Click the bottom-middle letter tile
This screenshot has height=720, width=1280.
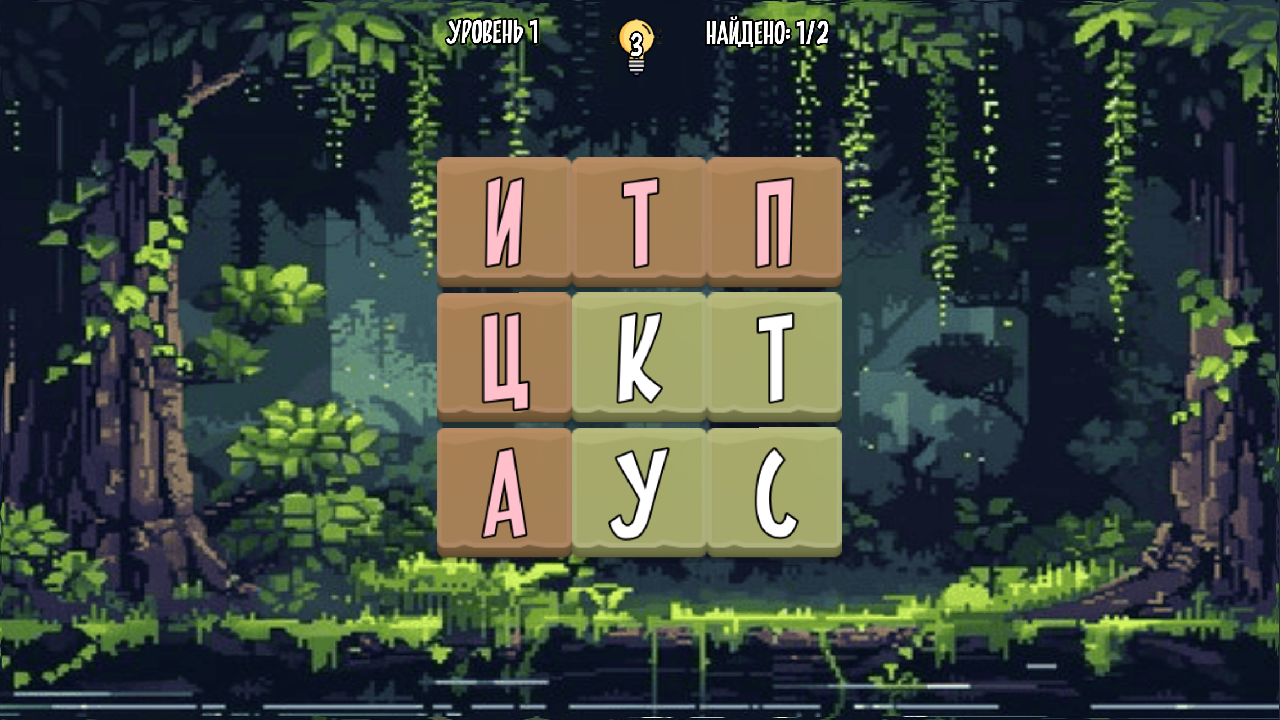(x=640, y=490)
